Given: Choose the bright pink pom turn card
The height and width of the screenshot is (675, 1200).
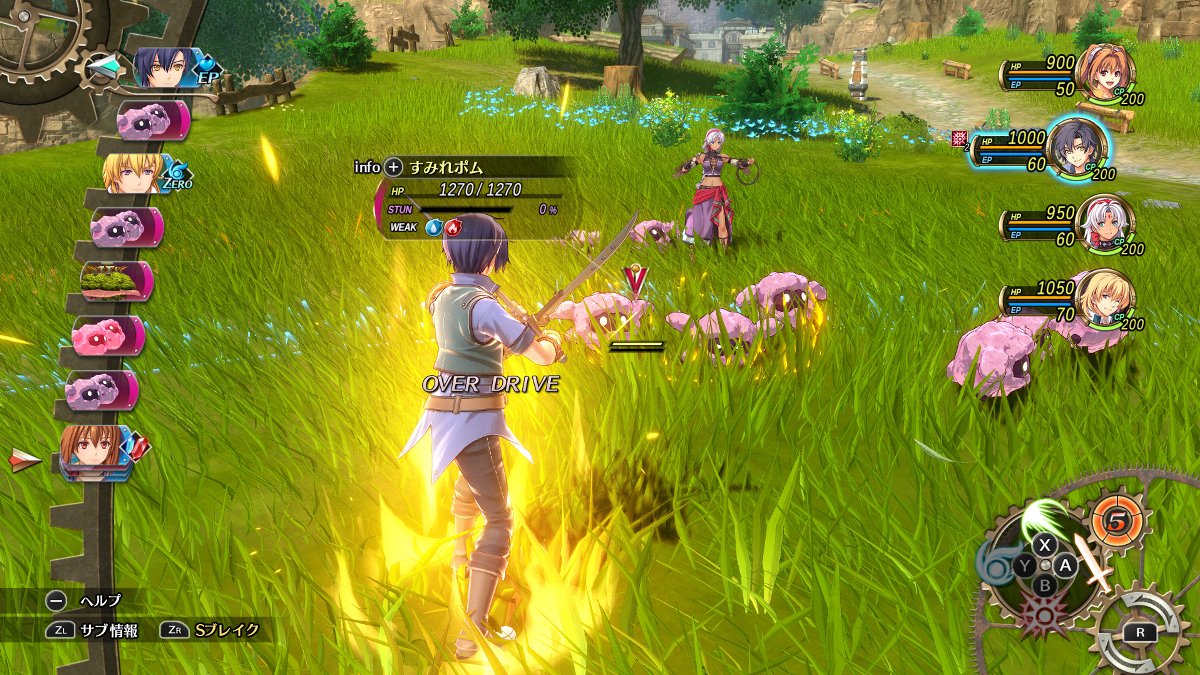Looking at the screenshot, I should tap(108, 335).
